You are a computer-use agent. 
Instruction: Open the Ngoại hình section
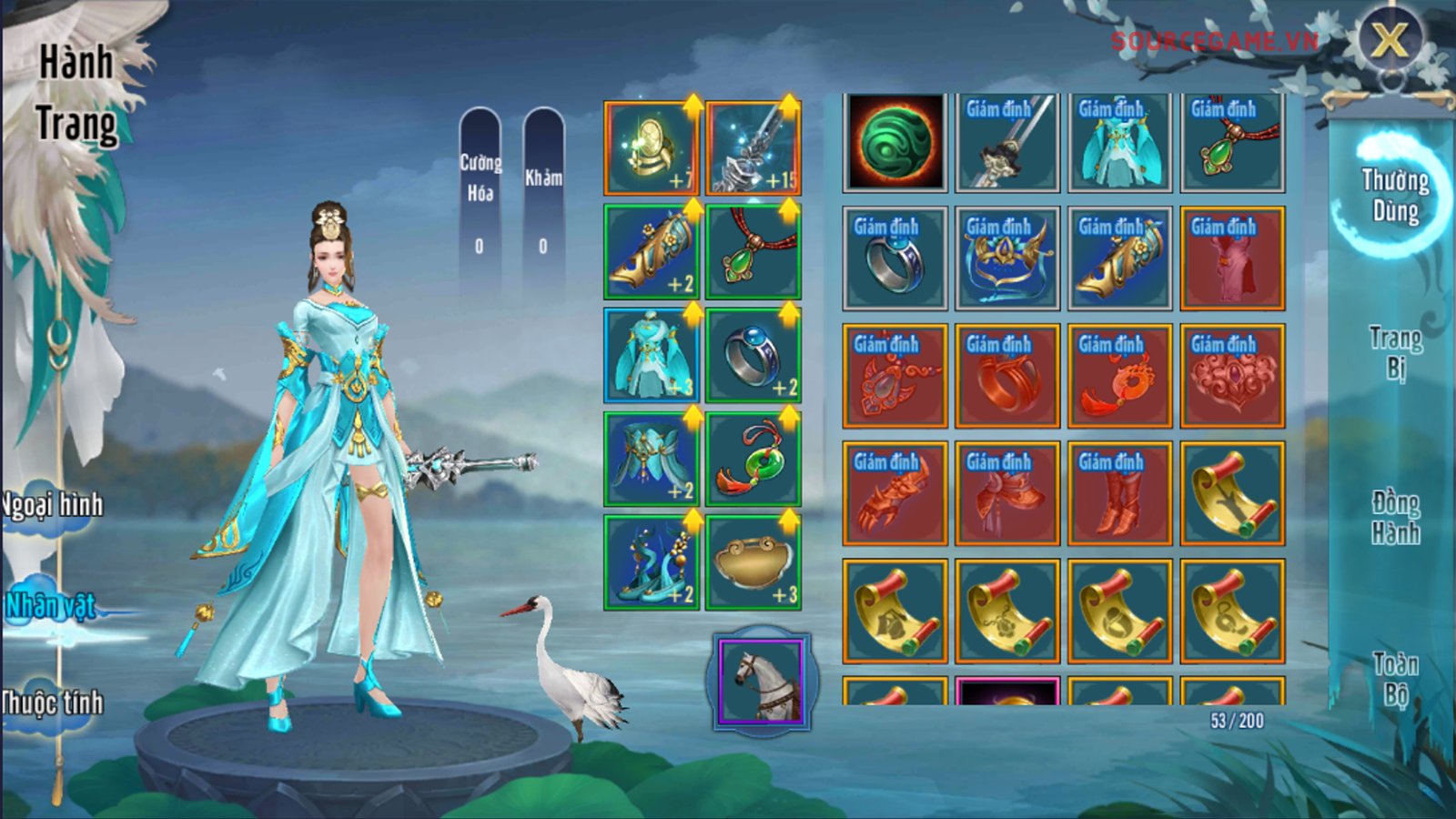[x=53, y=506]
